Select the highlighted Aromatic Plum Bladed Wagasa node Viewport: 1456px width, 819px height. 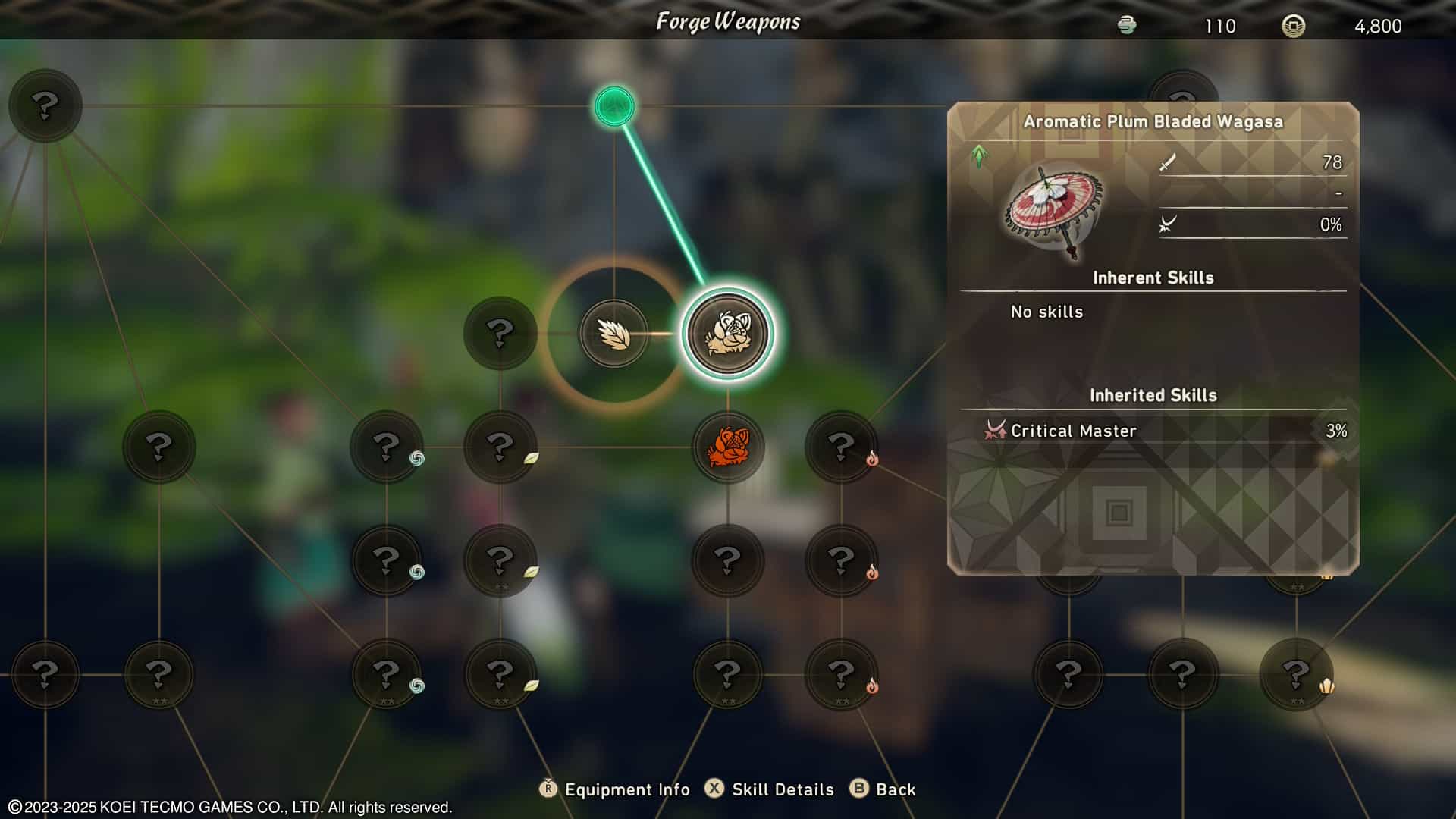tap(727, 334)
